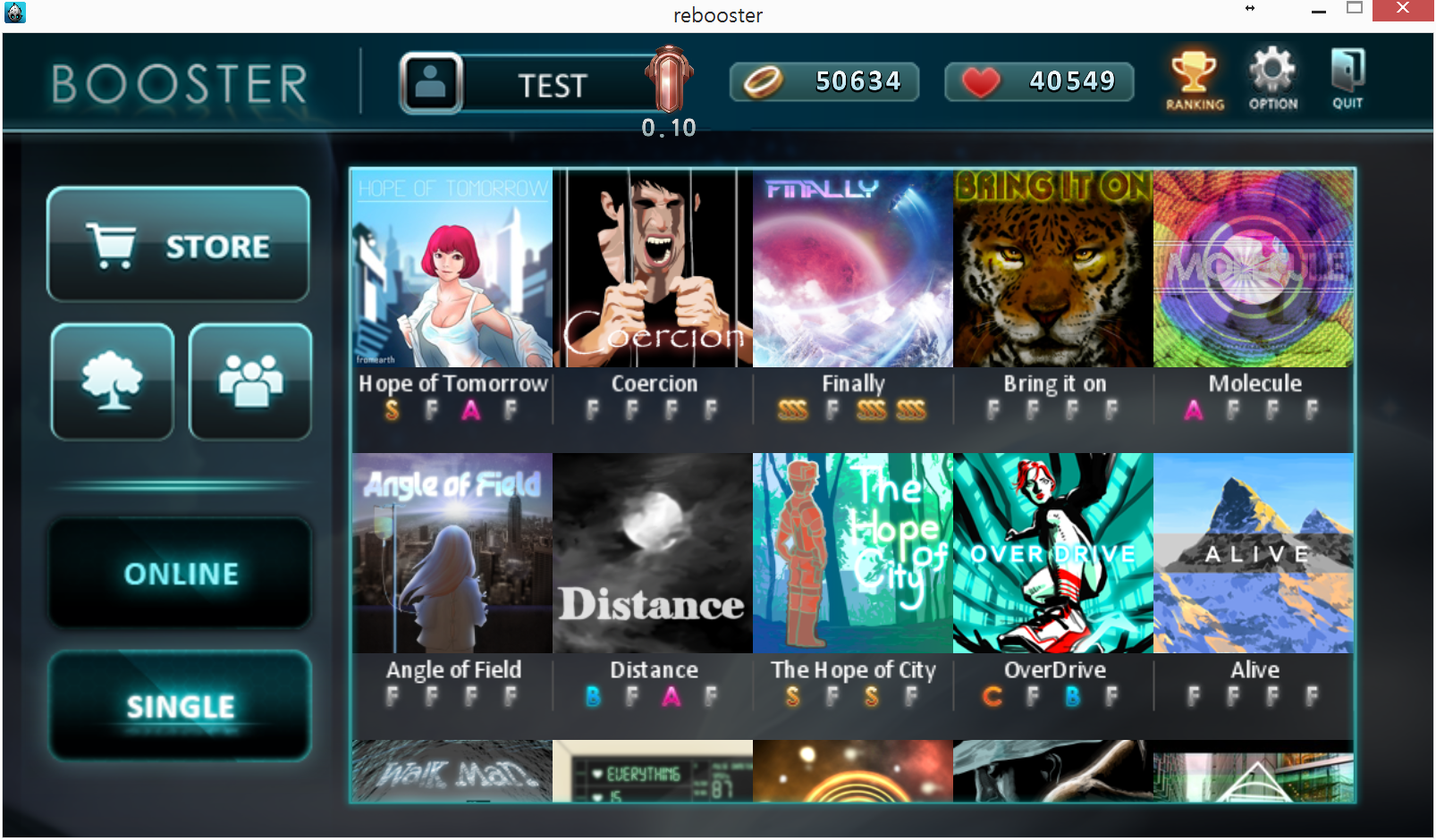Viewport: 1436px width, 840px height.
Task: Select the equipped item above the 0.10 gauge
Action: click(667, 80)
